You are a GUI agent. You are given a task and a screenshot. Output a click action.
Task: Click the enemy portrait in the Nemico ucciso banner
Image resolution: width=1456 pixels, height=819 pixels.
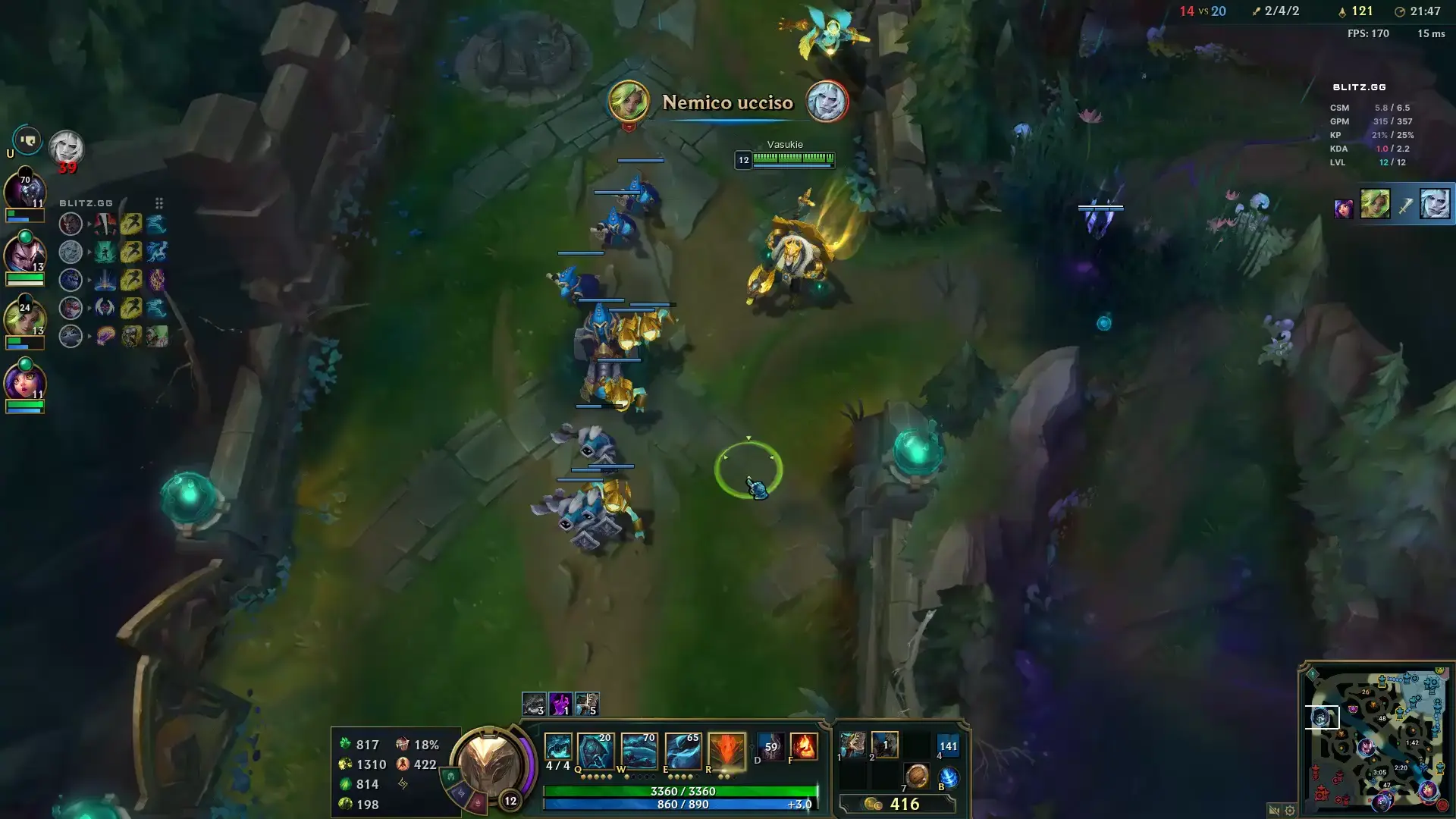[x=828, y=102]
